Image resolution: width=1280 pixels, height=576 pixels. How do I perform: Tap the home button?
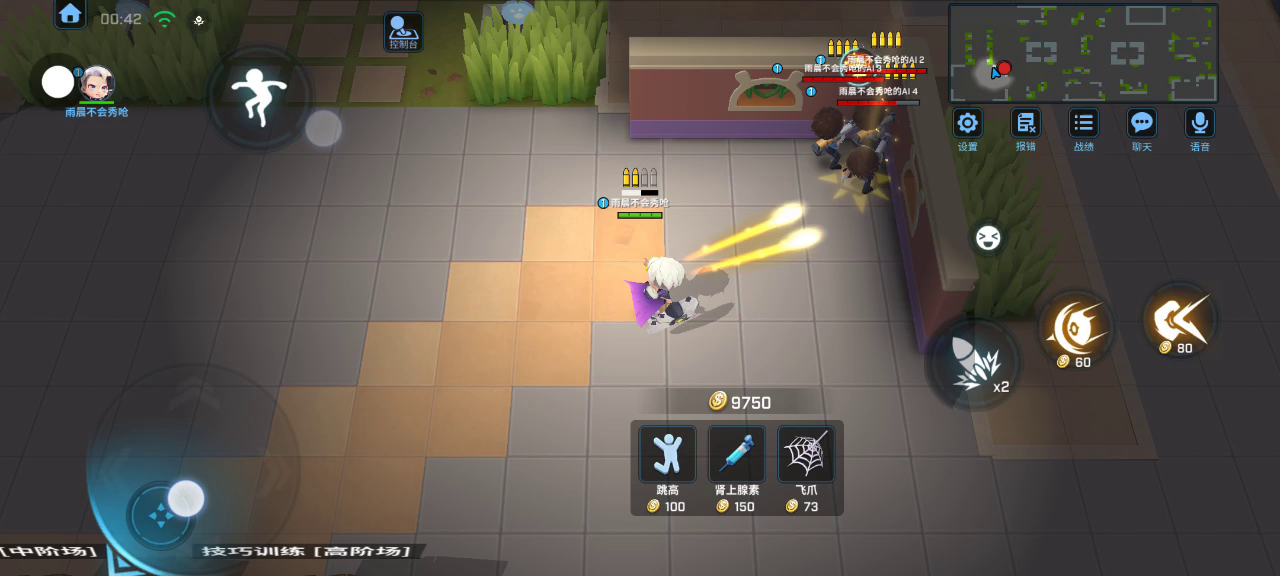[70, 14]
